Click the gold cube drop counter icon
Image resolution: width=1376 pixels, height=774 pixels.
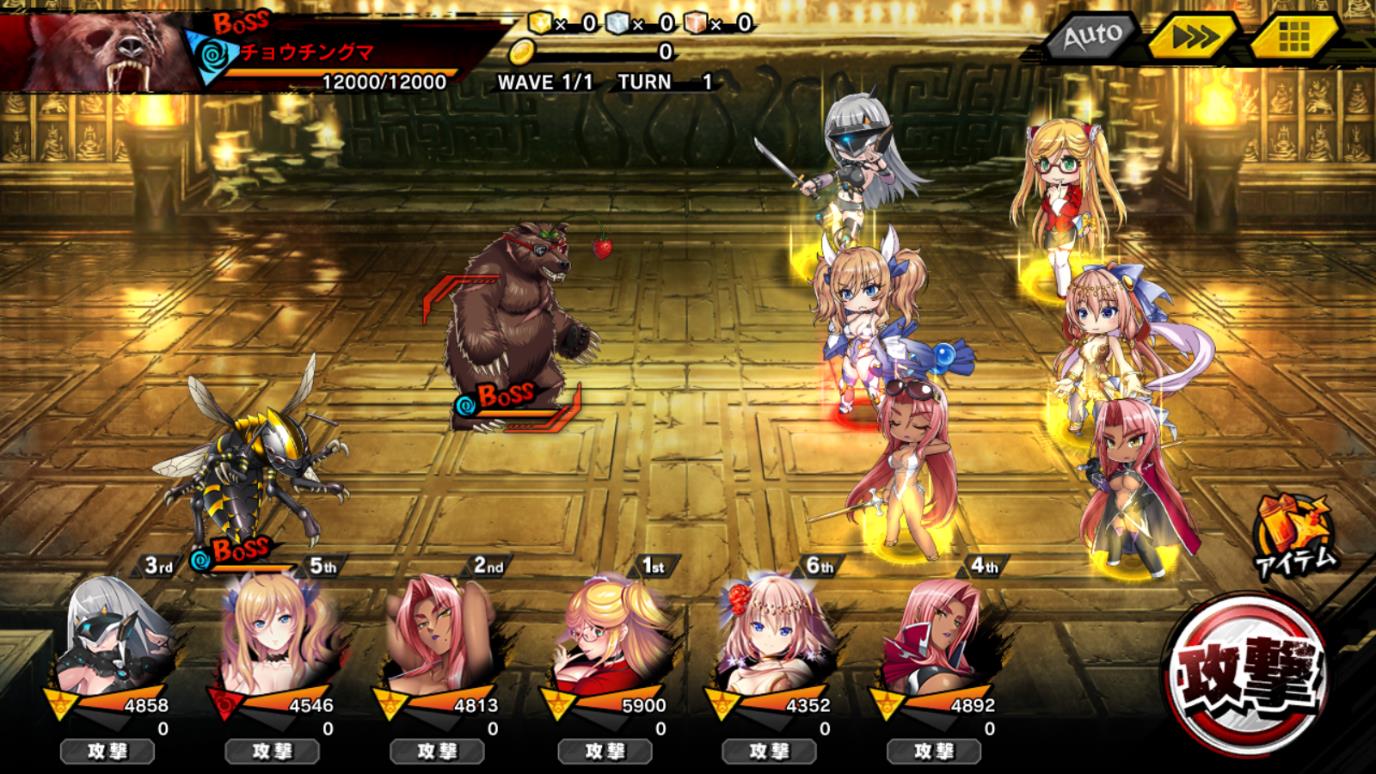coord(540,22)
